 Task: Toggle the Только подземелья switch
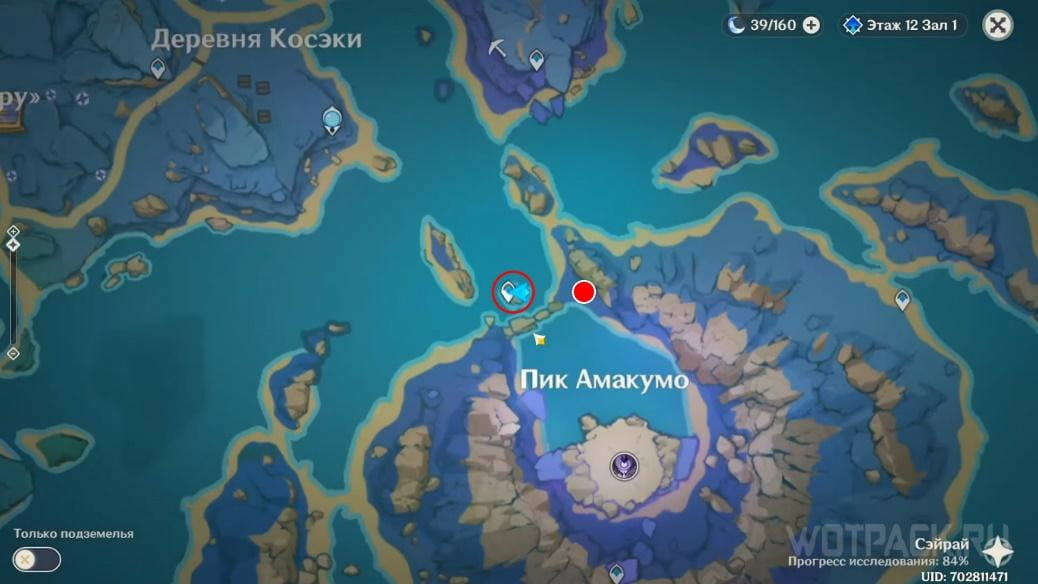pos(38,560)
